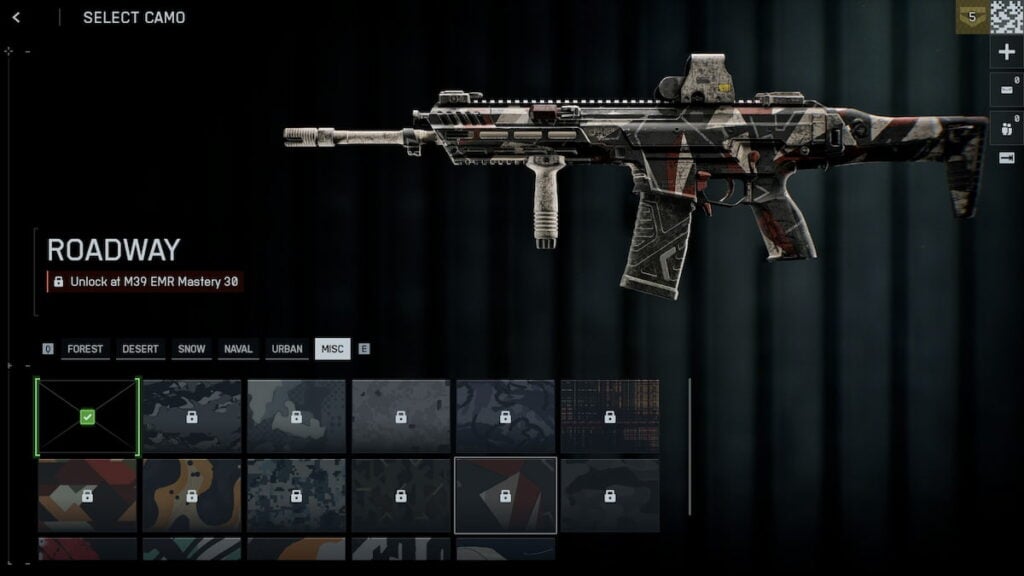1024x576 pixels.
Task: Choose the red, tan and teal geometric camo
Action: (87, 495)
